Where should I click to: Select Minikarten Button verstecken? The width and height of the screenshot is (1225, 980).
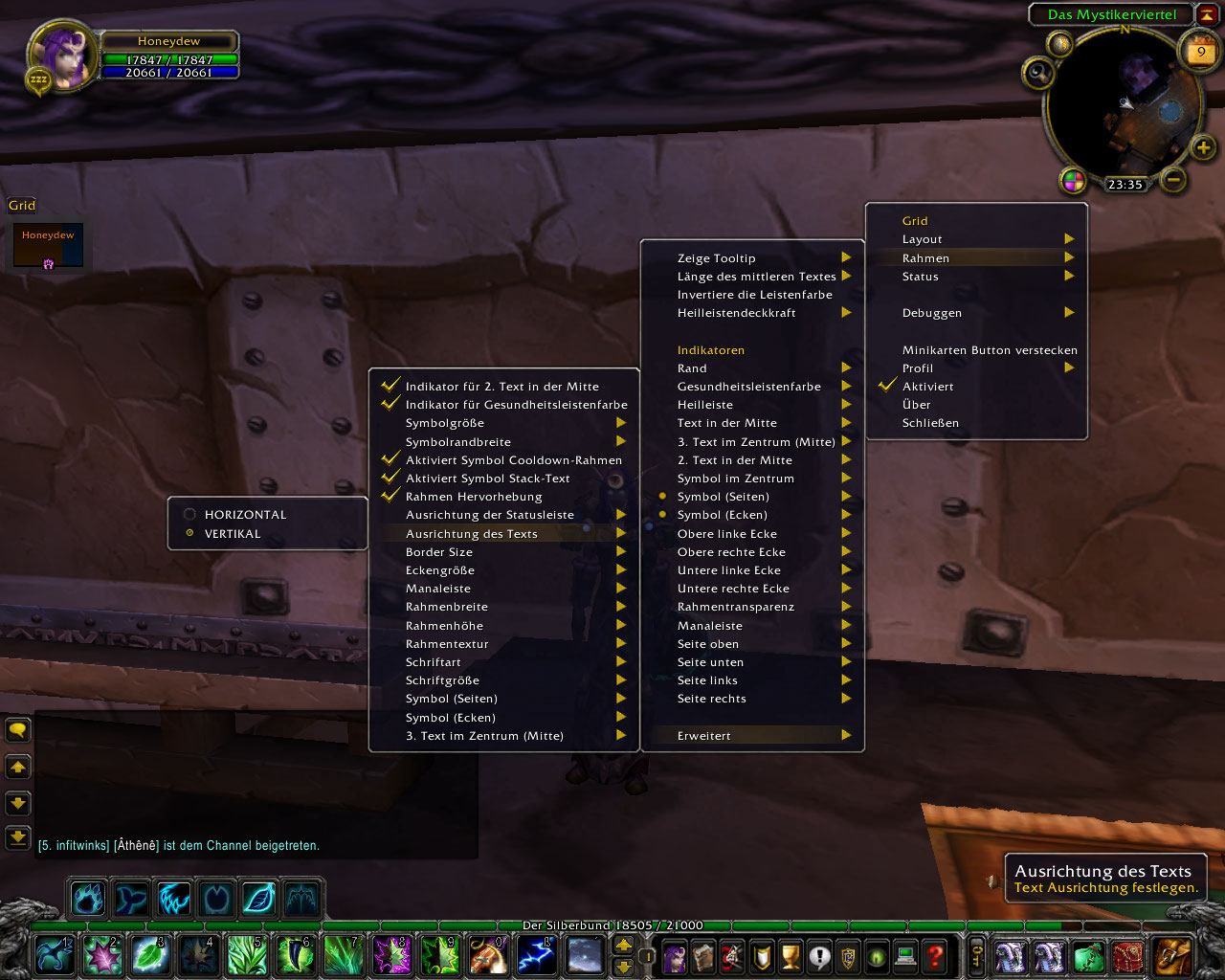[990, 350]
